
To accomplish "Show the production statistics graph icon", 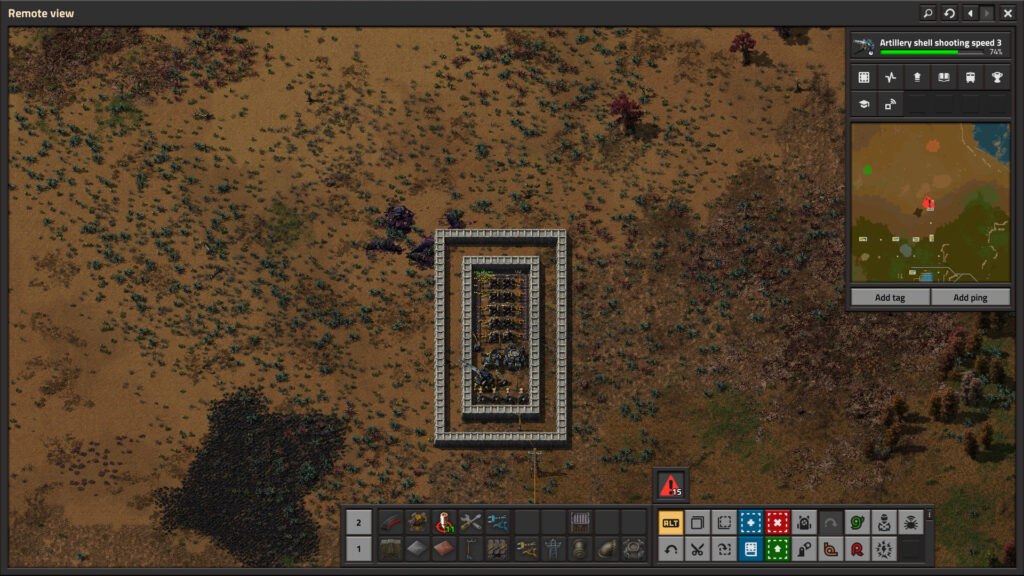I will 890,77.
